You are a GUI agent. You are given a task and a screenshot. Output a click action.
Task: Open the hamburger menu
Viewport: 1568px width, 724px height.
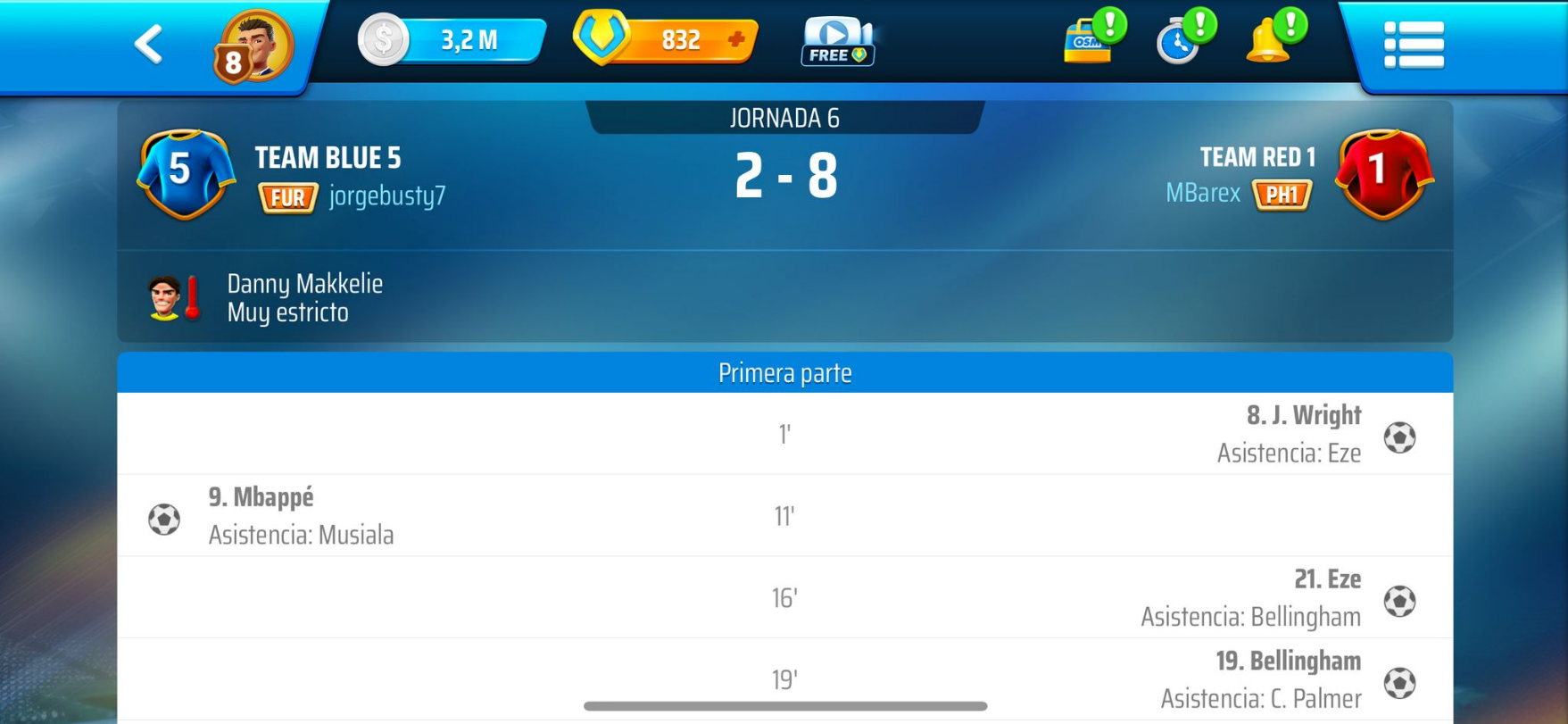click(1417, 43)
